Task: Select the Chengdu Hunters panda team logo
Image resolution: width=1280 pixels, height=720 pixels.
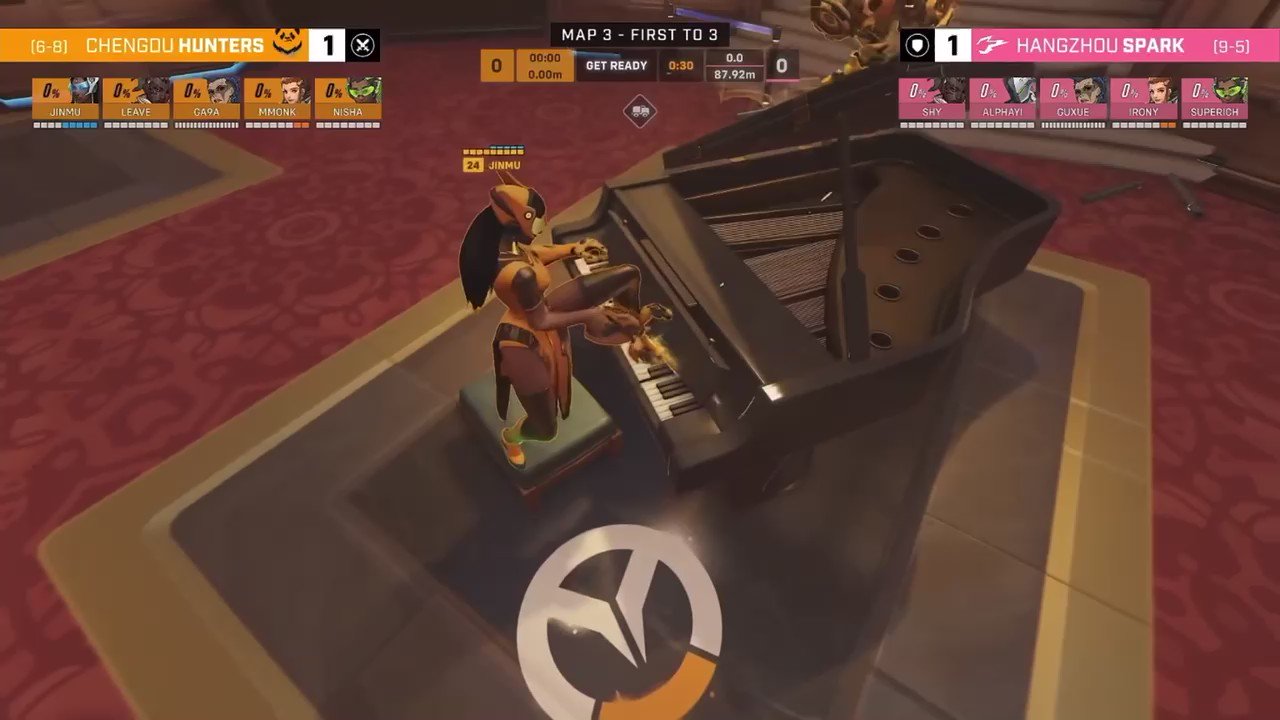Action: pyautogui.click(x=284, y=44)
